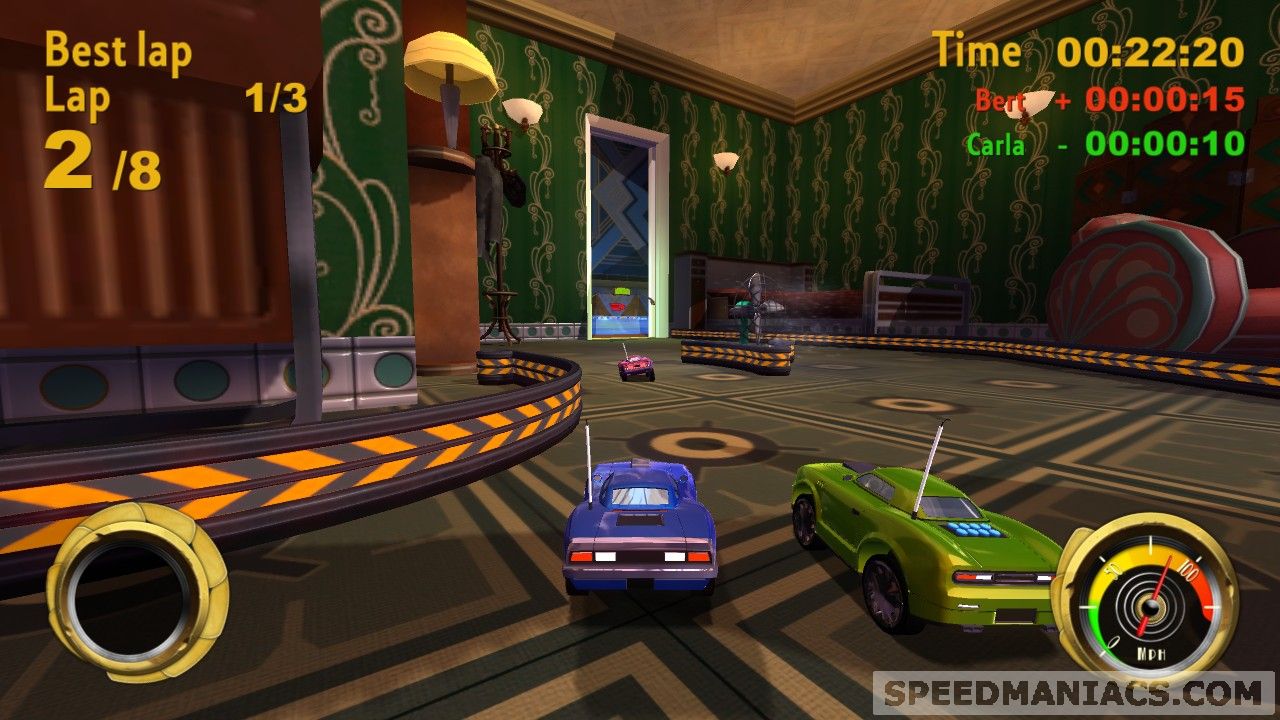This screenshot has height=720, width=1280.
Task: Click the SPEEDMANIACS.COM watermark
Action: 1074,693
